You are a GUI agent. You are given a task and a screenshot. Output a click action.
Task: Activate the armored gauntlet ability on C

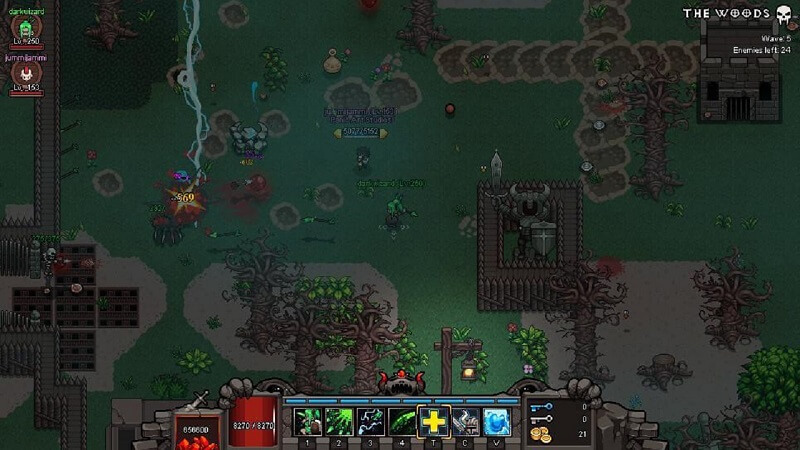(466, 423)
